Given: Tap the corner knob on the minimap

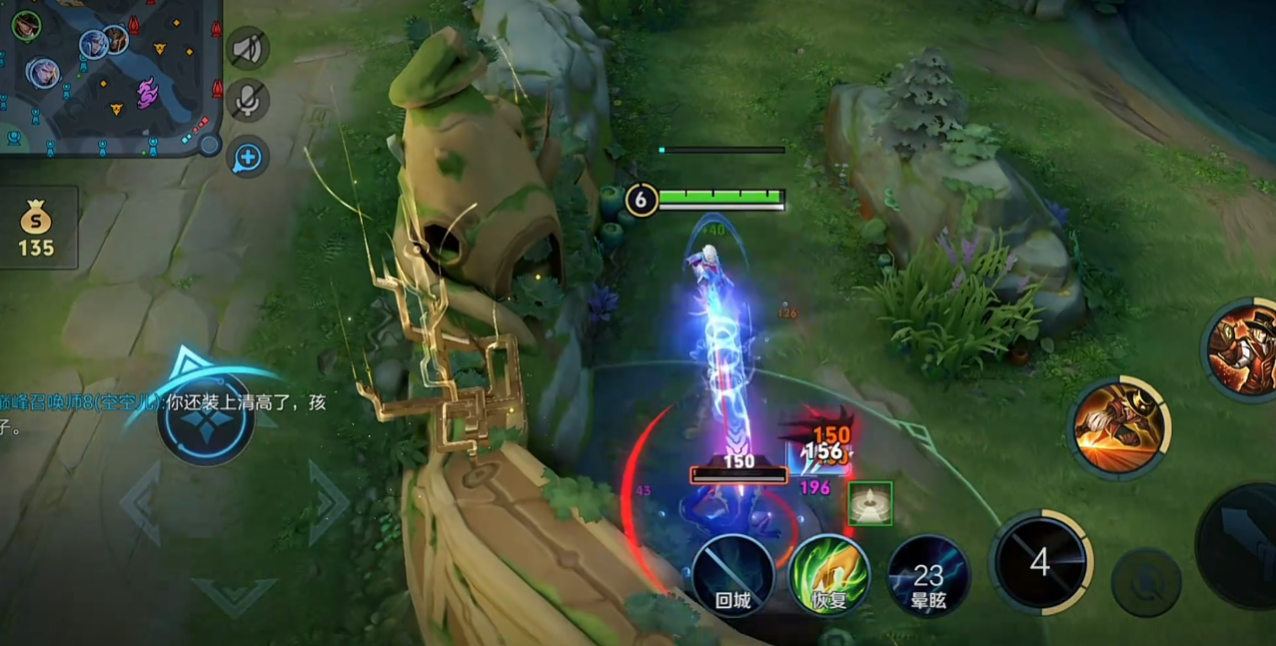Looking at the screenshot, I should [x=209, y=144].
